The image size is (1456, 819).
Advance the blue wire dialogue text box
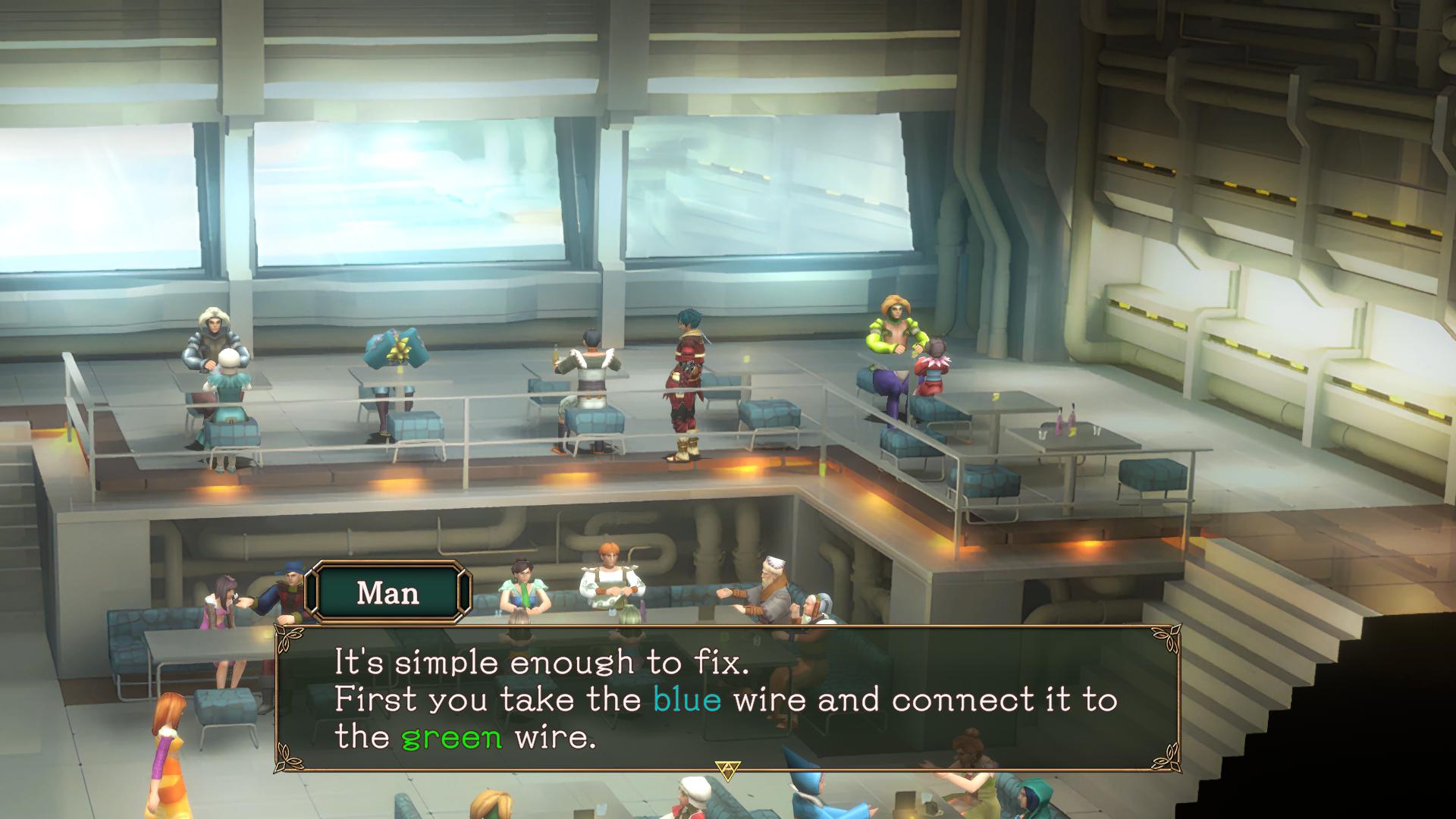(726, 698)
